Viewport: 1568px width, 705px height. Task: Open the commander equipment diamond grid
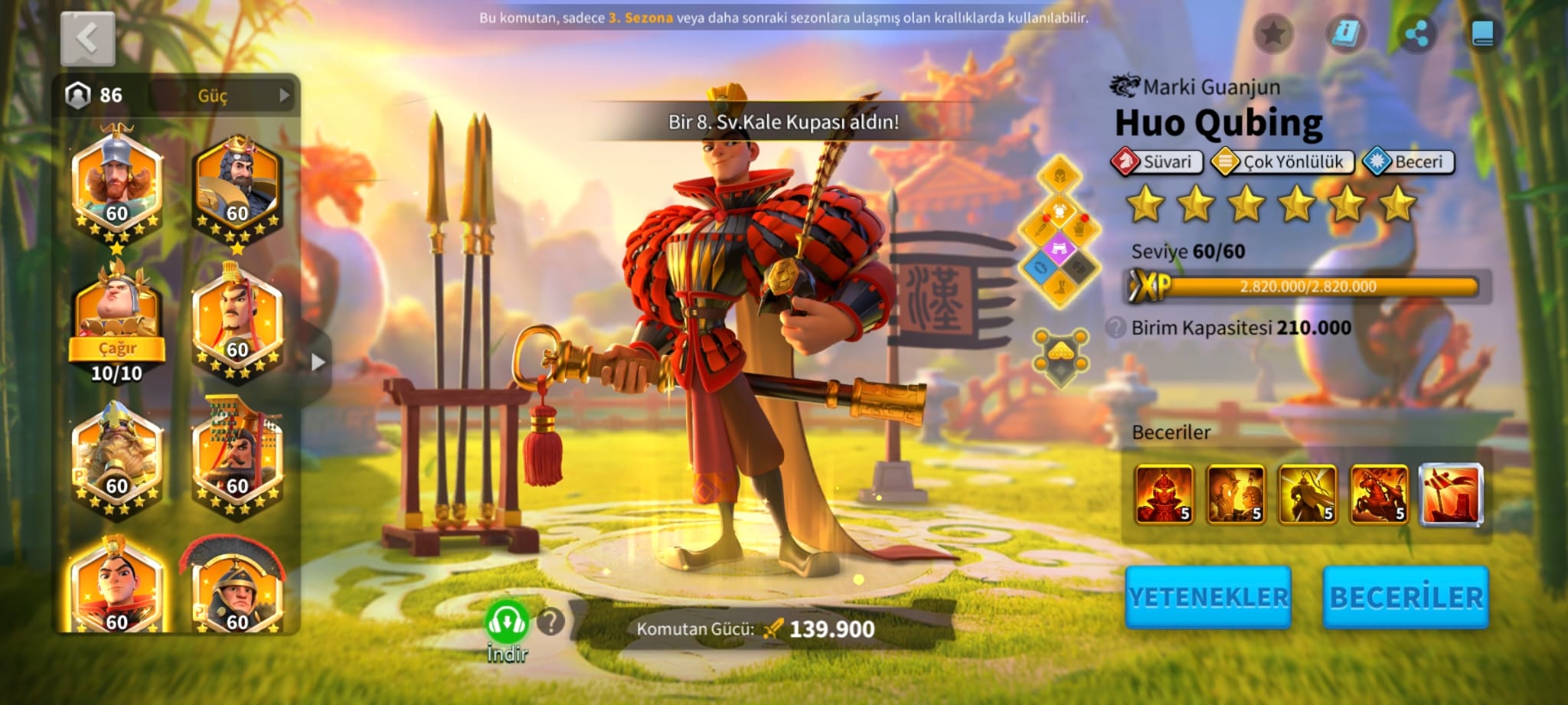tap(1060, 231)
